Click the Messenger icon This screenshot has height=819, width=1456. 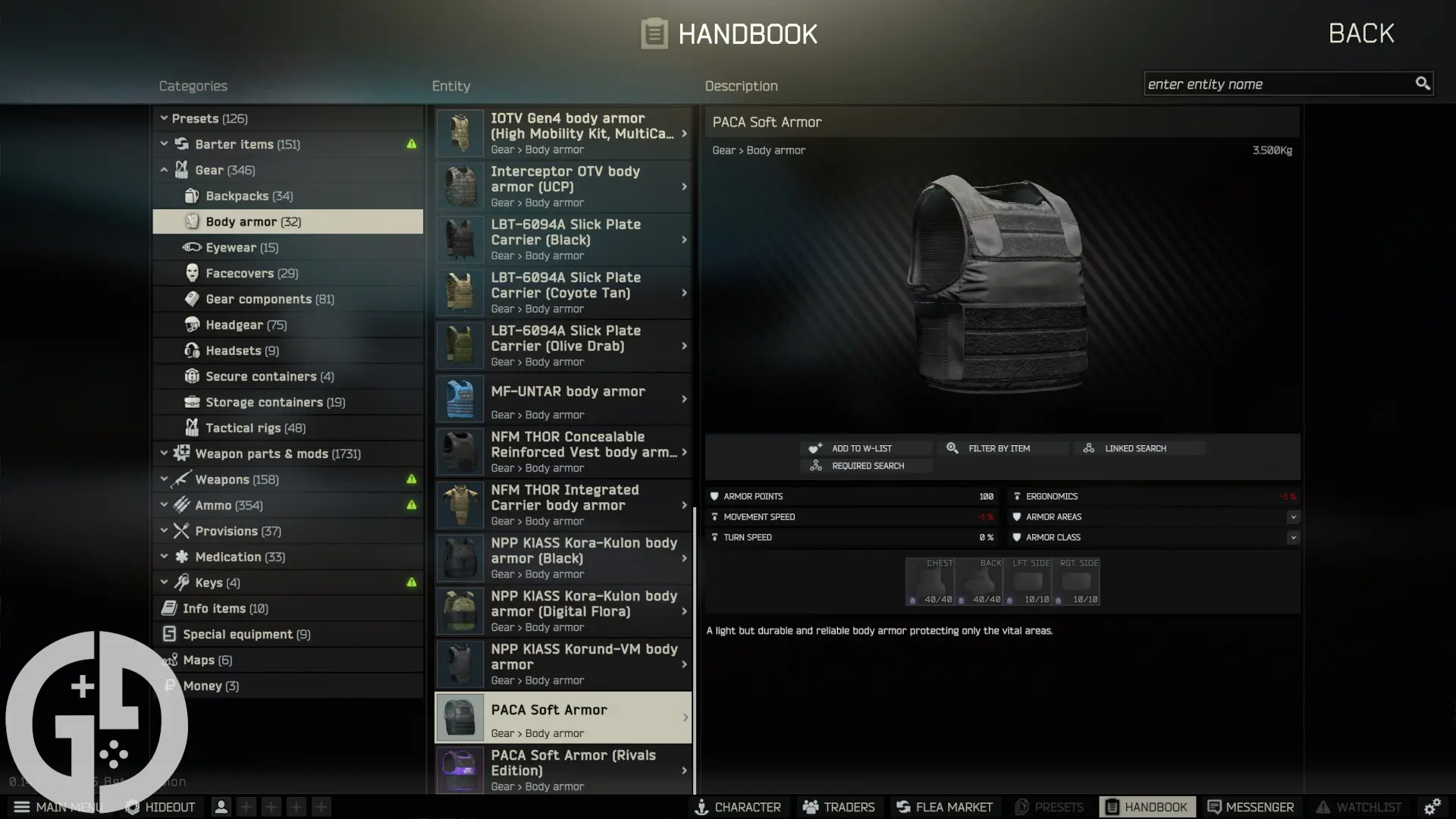coord(1214,807)
